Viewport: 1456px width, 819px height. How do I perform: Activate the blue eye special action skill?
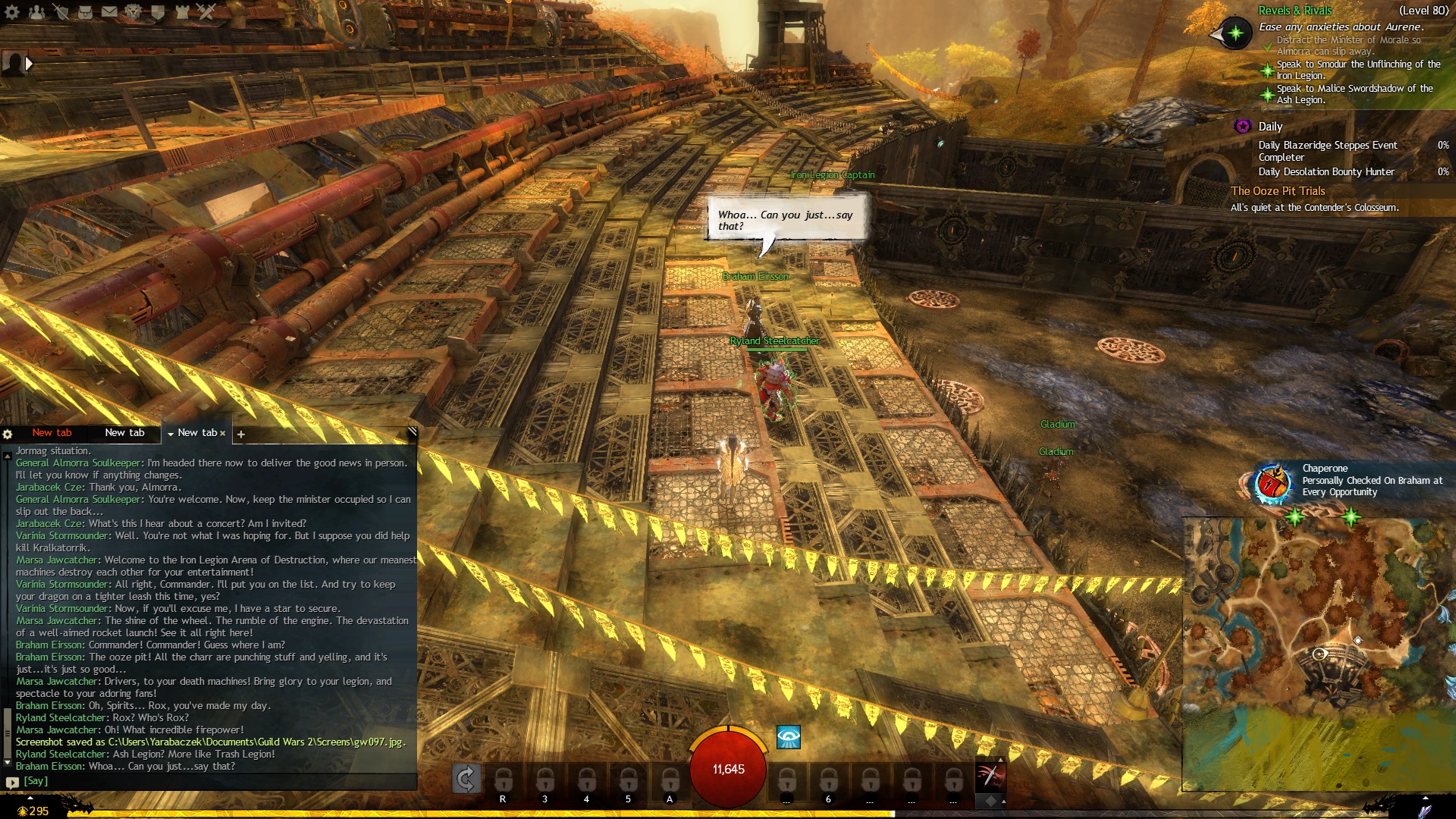789,736
